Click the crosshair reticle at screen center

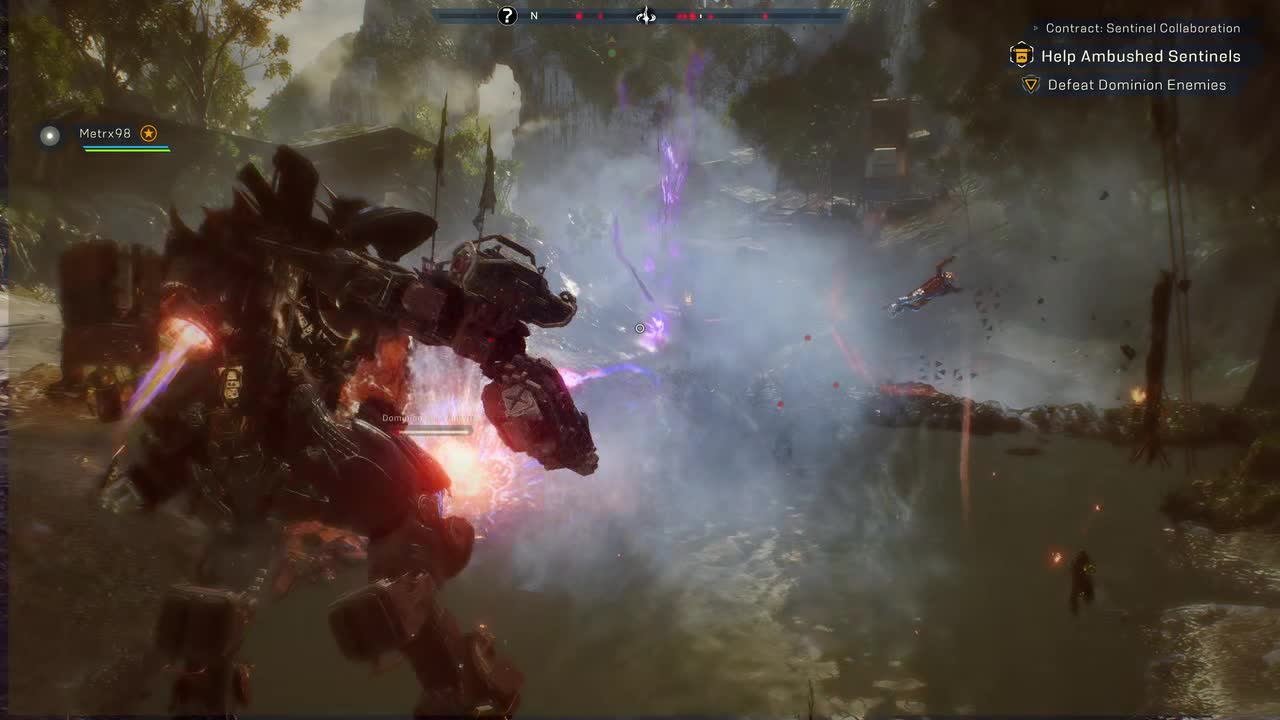pyautogui.click(x=640, y=328)
